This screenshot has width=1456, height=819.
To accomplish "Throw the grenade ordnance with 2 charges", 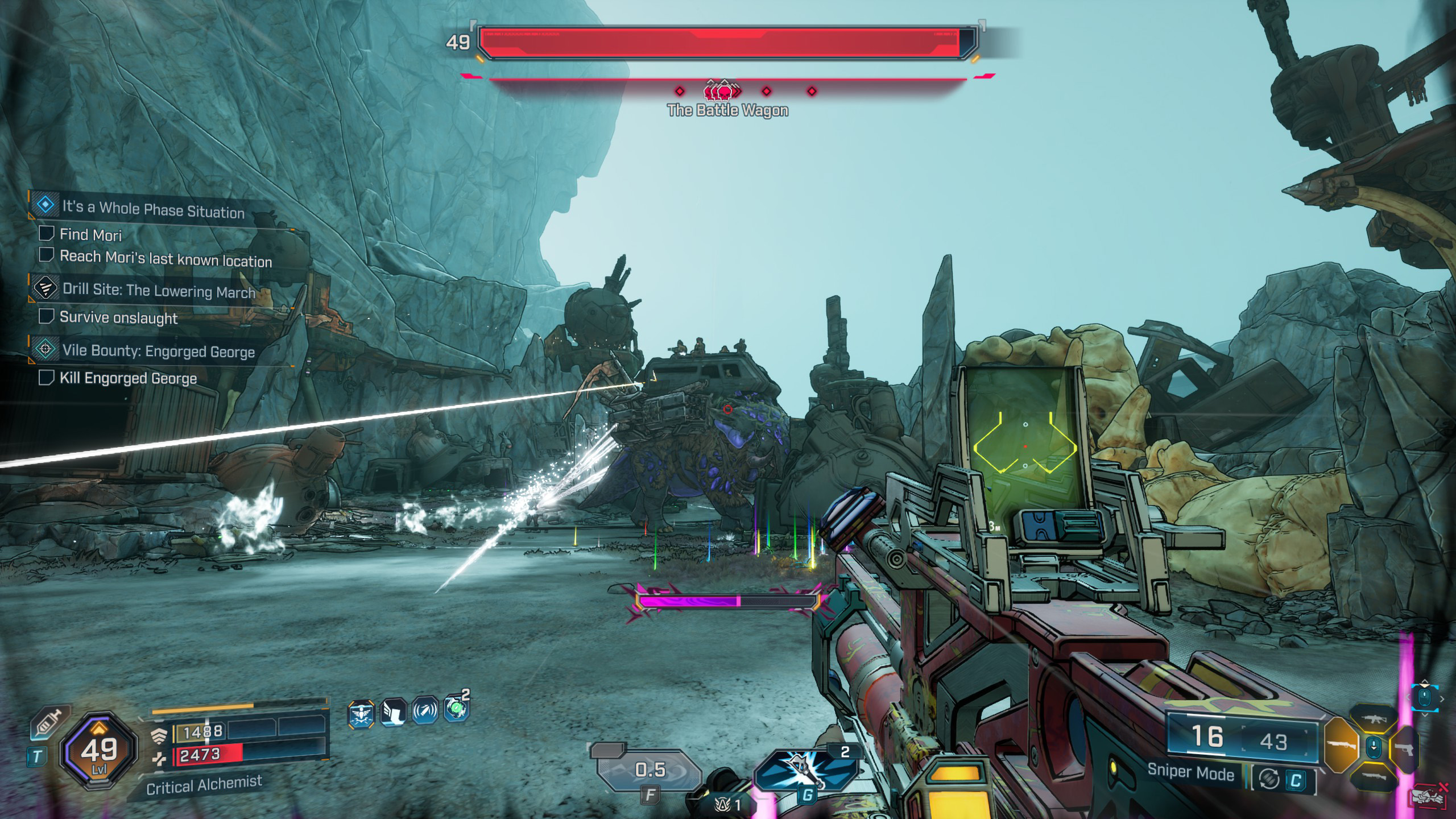I will click(805, 769).
